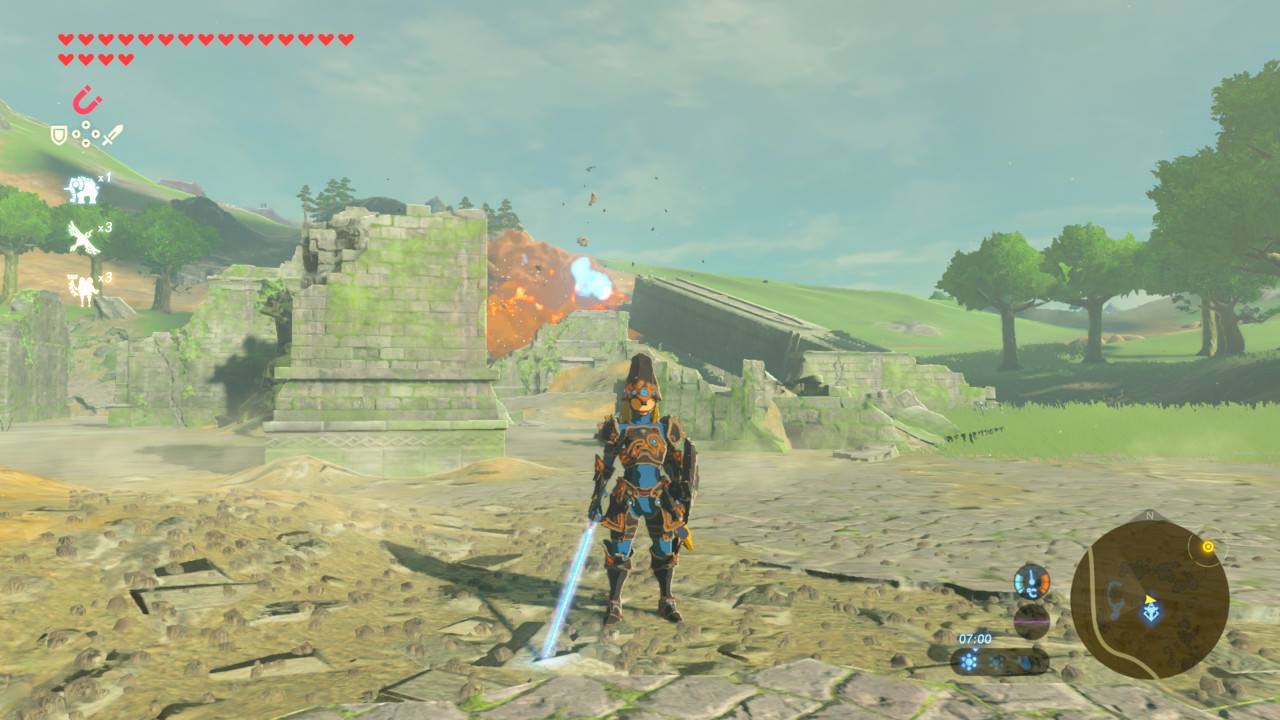Check the thermometer temperature gauge
Image resolution: width=1280 pixels, height=720 pixels.
point(1031,581)
